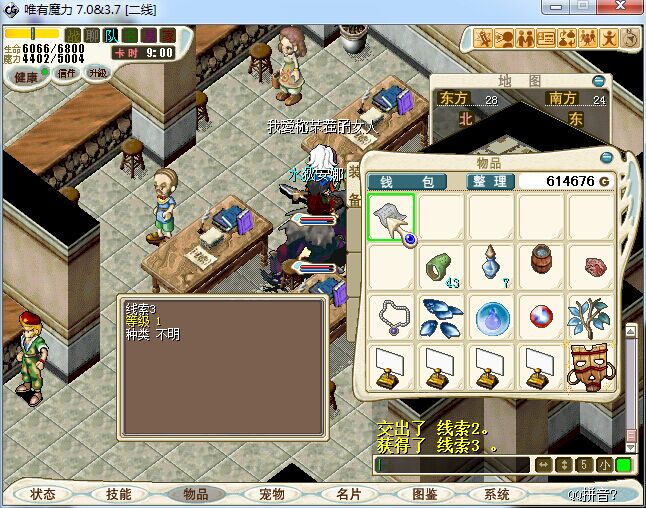Select the wooden barrel item
646x508 pixels.
pos(541,267)
